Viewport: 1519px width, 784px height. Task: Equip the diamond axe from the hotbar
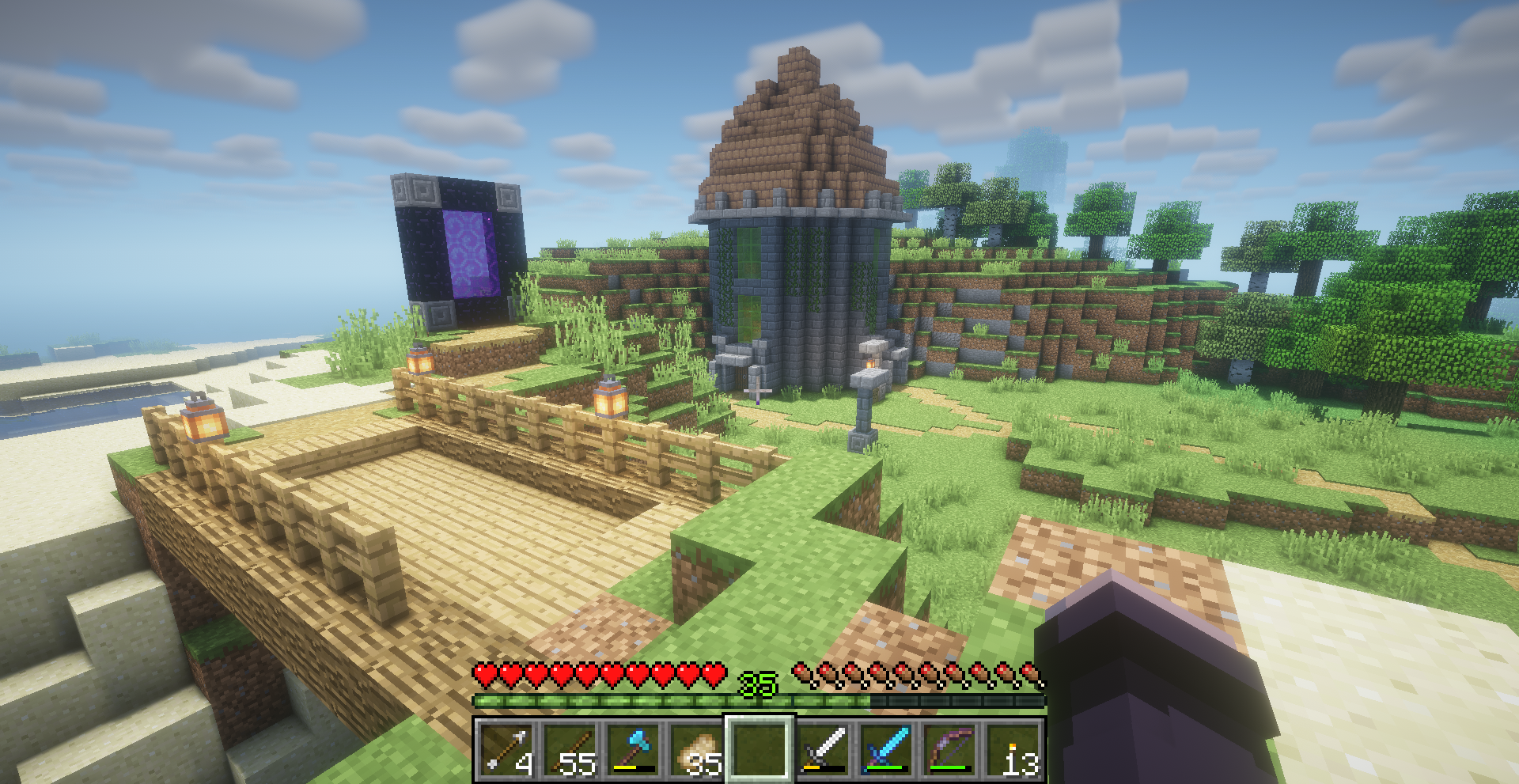tap(632, 748)
